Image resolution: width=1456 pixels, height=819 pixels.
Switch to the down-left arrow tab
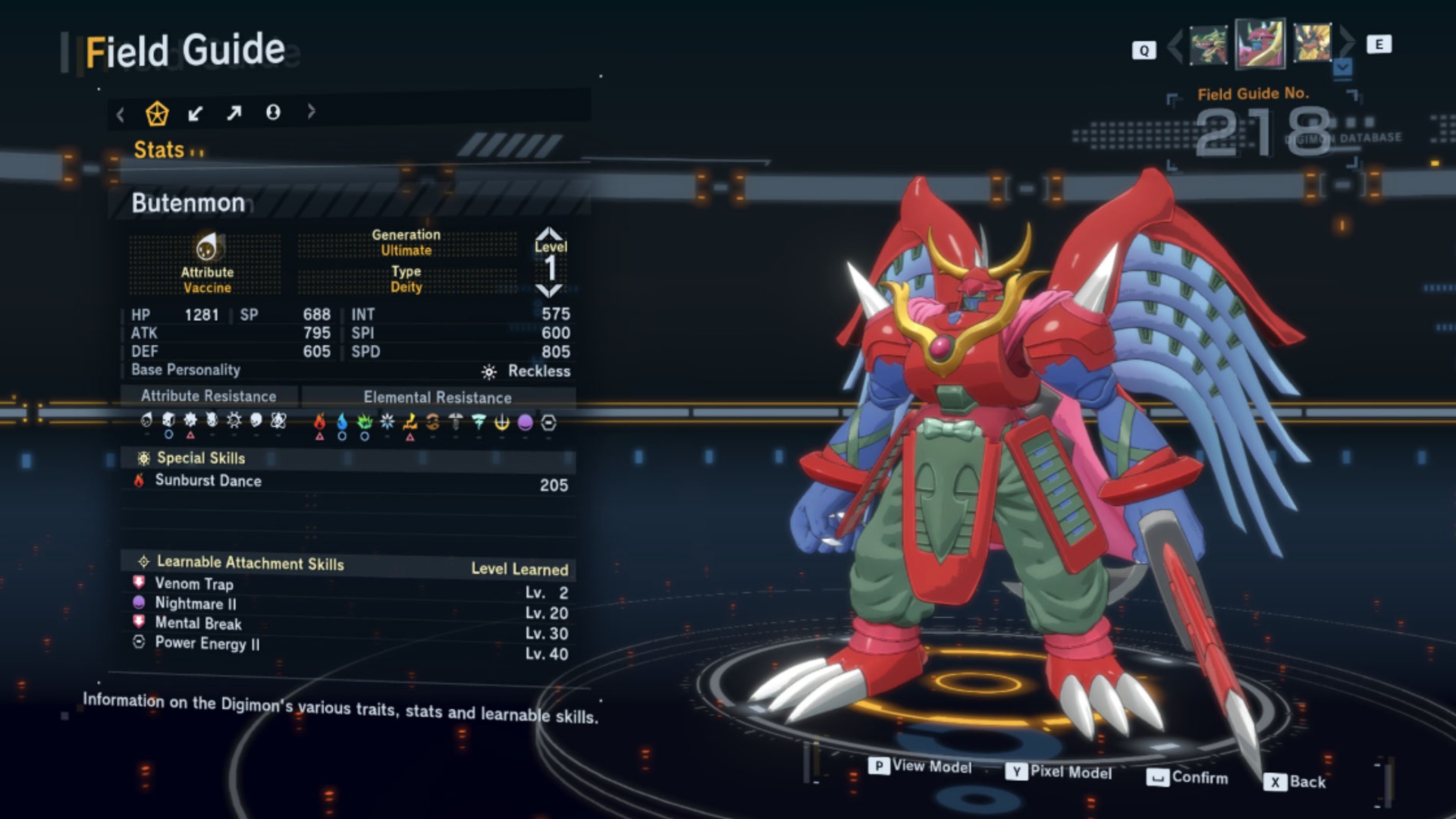tap(196, 114)
